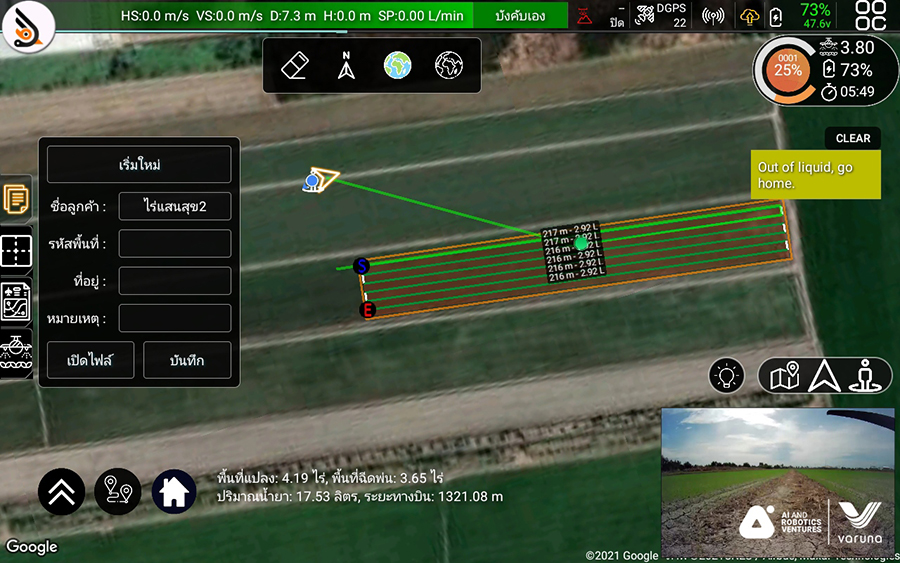Screen dimensions: 900x563
Task: Save the plot with บันทึก
Action: [x=187, y=360]
